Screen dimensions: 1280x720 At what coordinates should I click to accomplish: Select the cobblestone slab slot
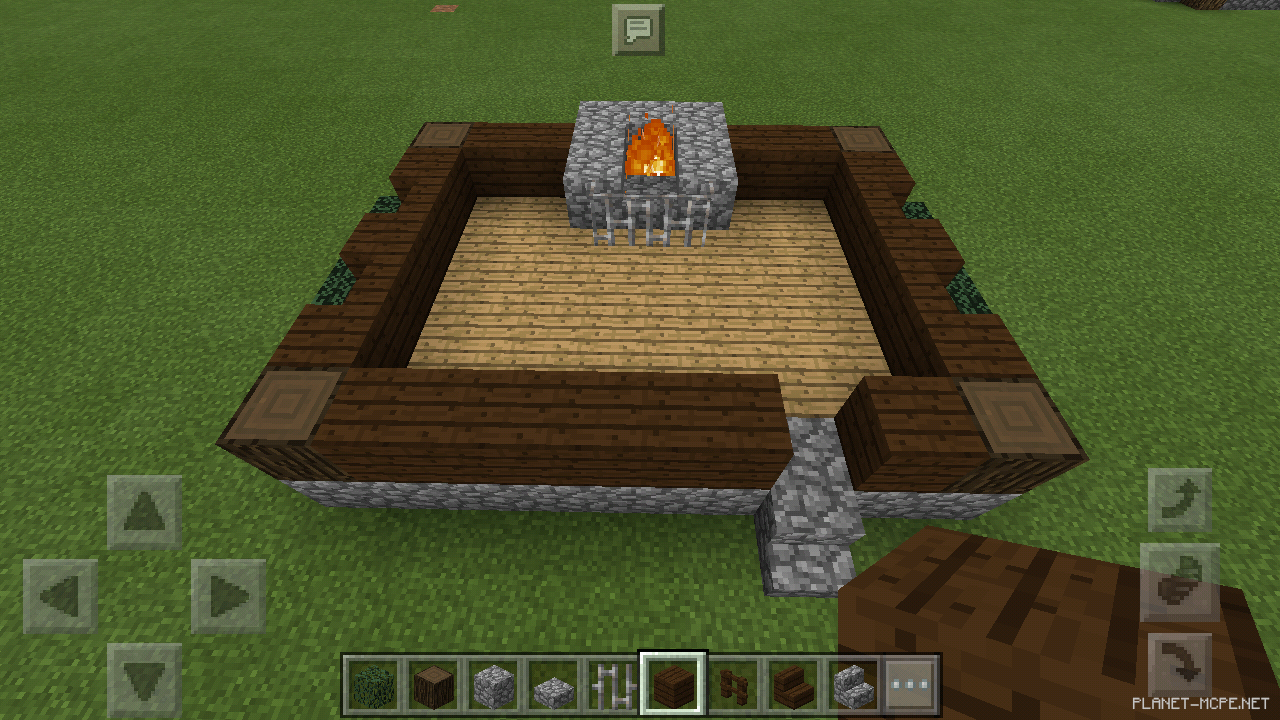(553, 686)
